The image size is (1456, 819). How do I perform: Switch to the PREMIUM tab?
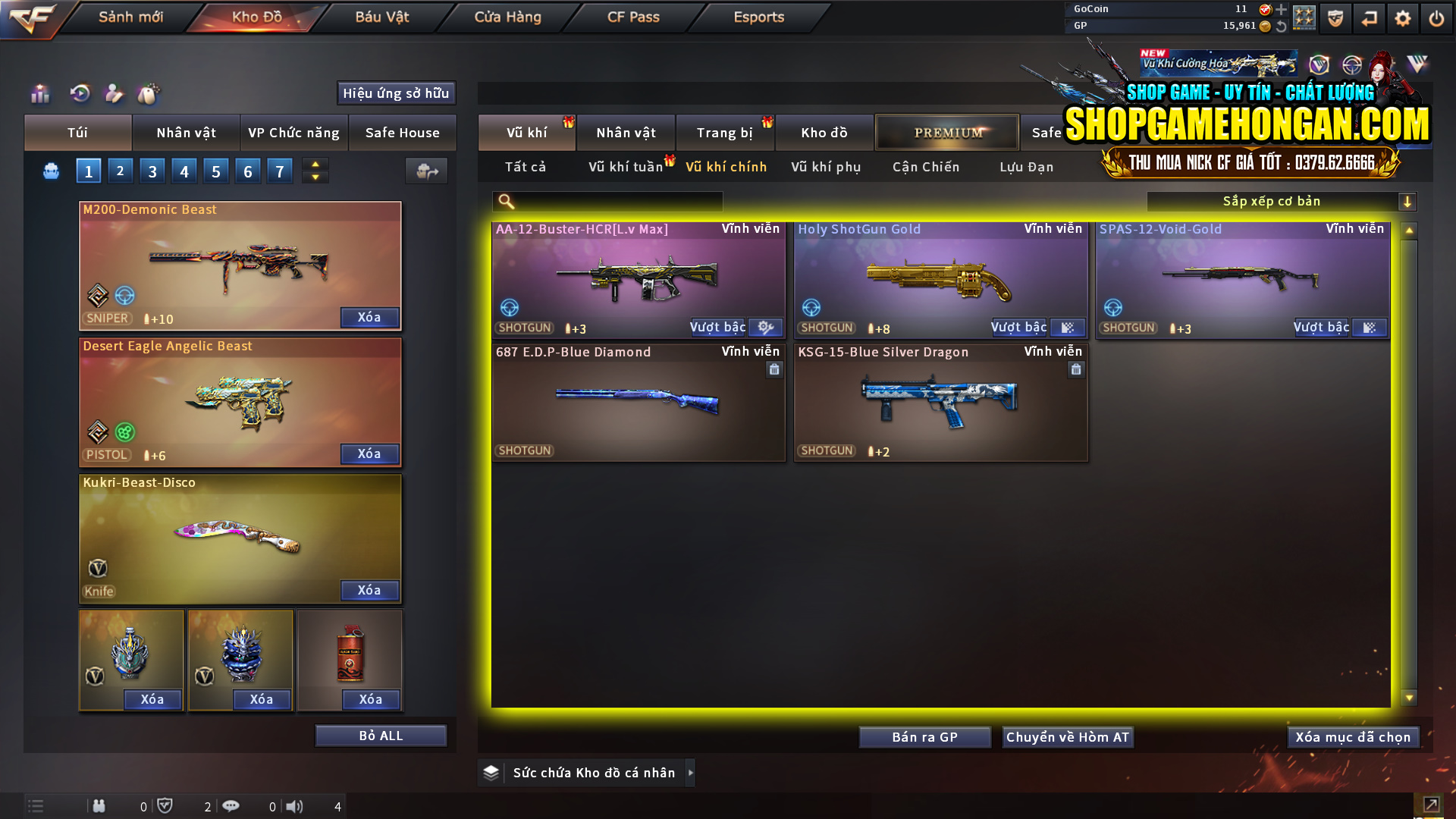click(x=946, y=132)
